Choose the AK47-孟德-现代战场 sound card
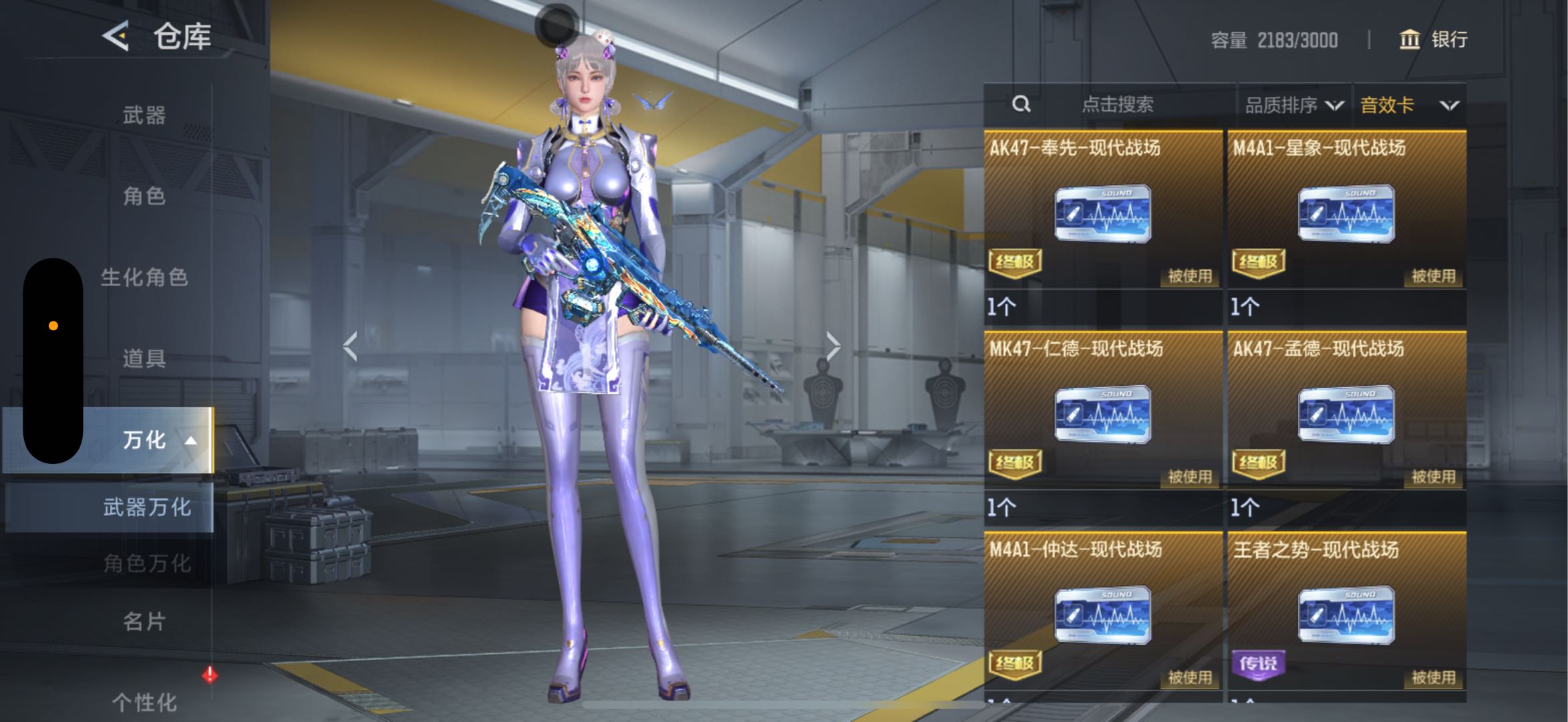 (x=1346, y=414)
